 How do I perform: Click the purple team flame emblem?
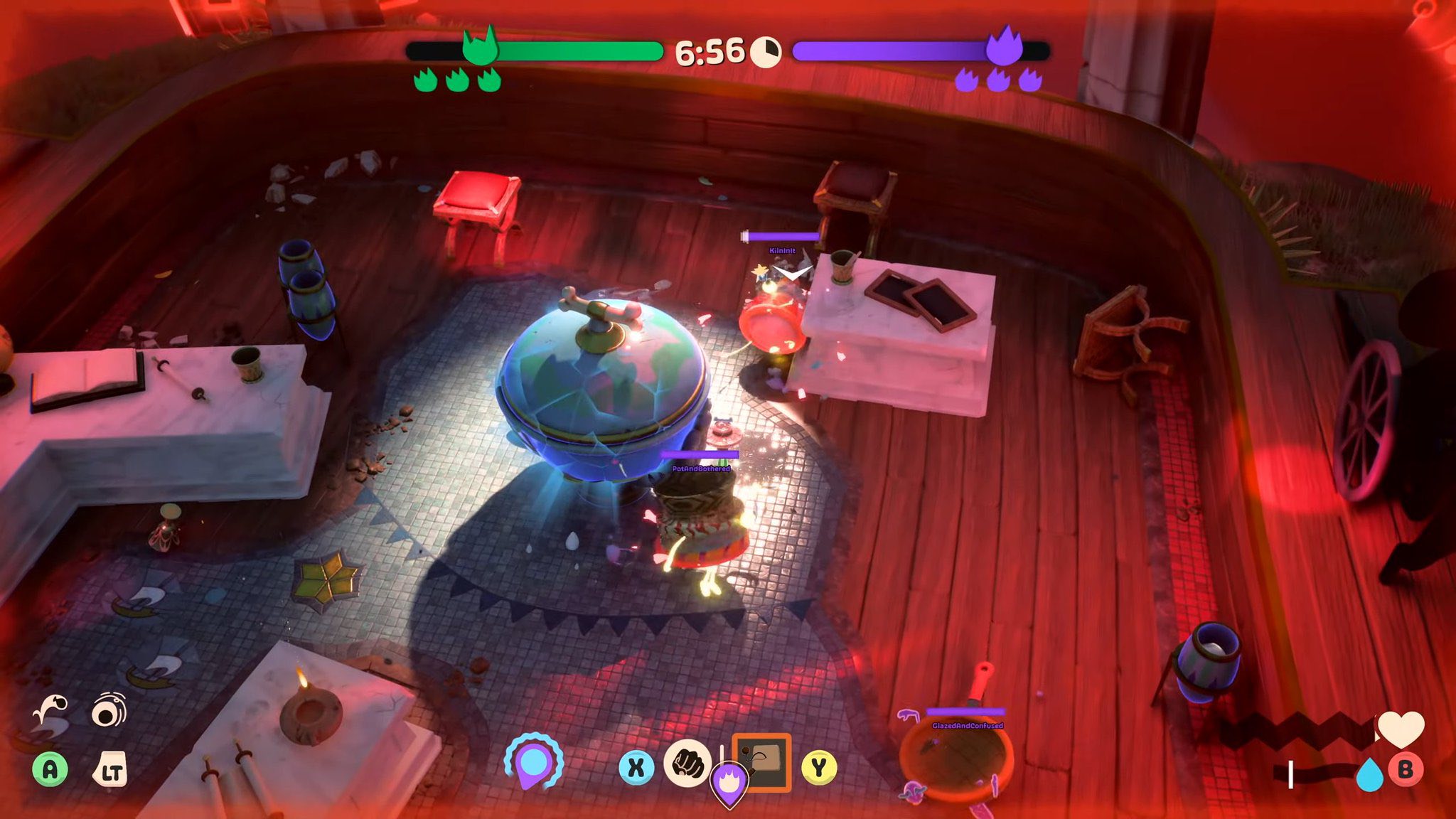1004,46
